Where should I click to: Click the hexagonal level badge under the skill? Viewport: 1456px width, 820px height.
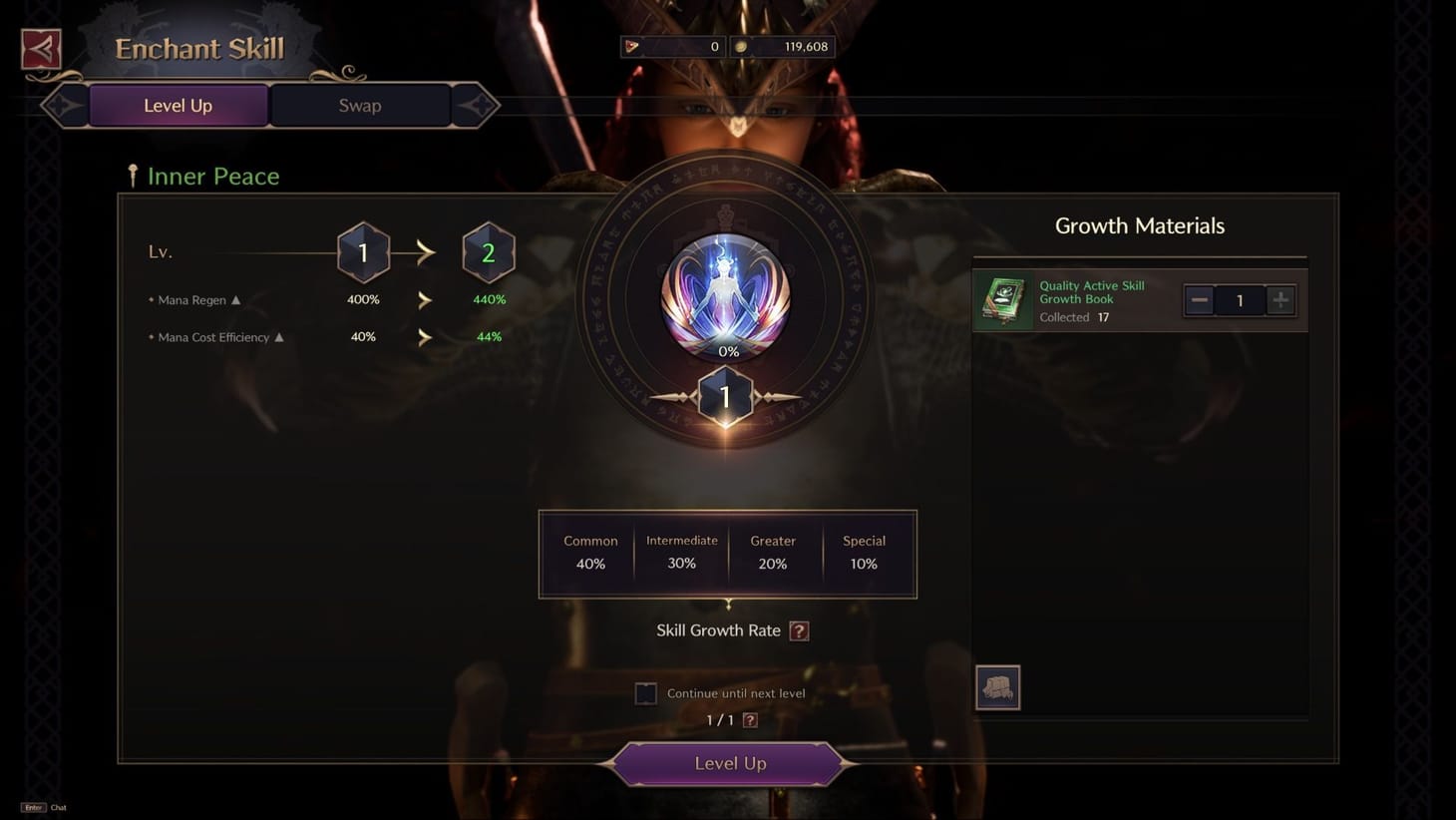[725, 395]
